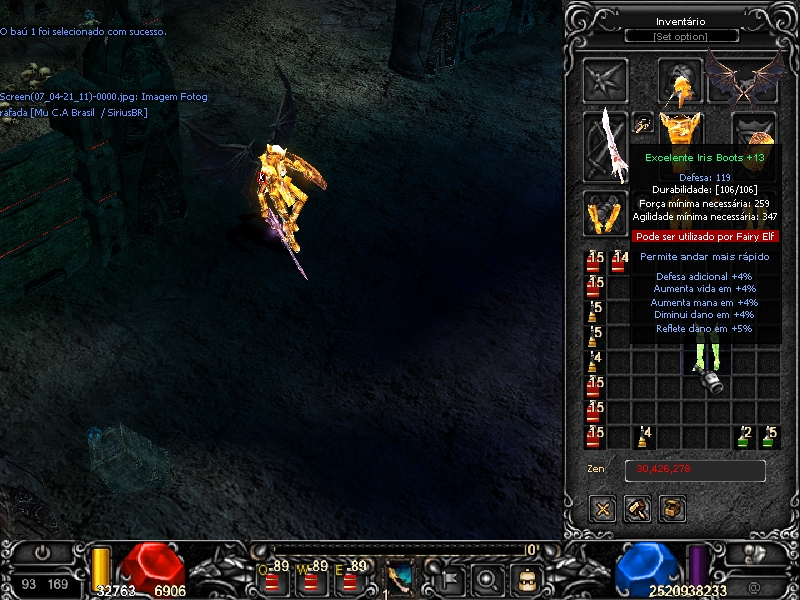Select the golden shield slot
This screenshot has width=800, height=600.
(756, 133)
